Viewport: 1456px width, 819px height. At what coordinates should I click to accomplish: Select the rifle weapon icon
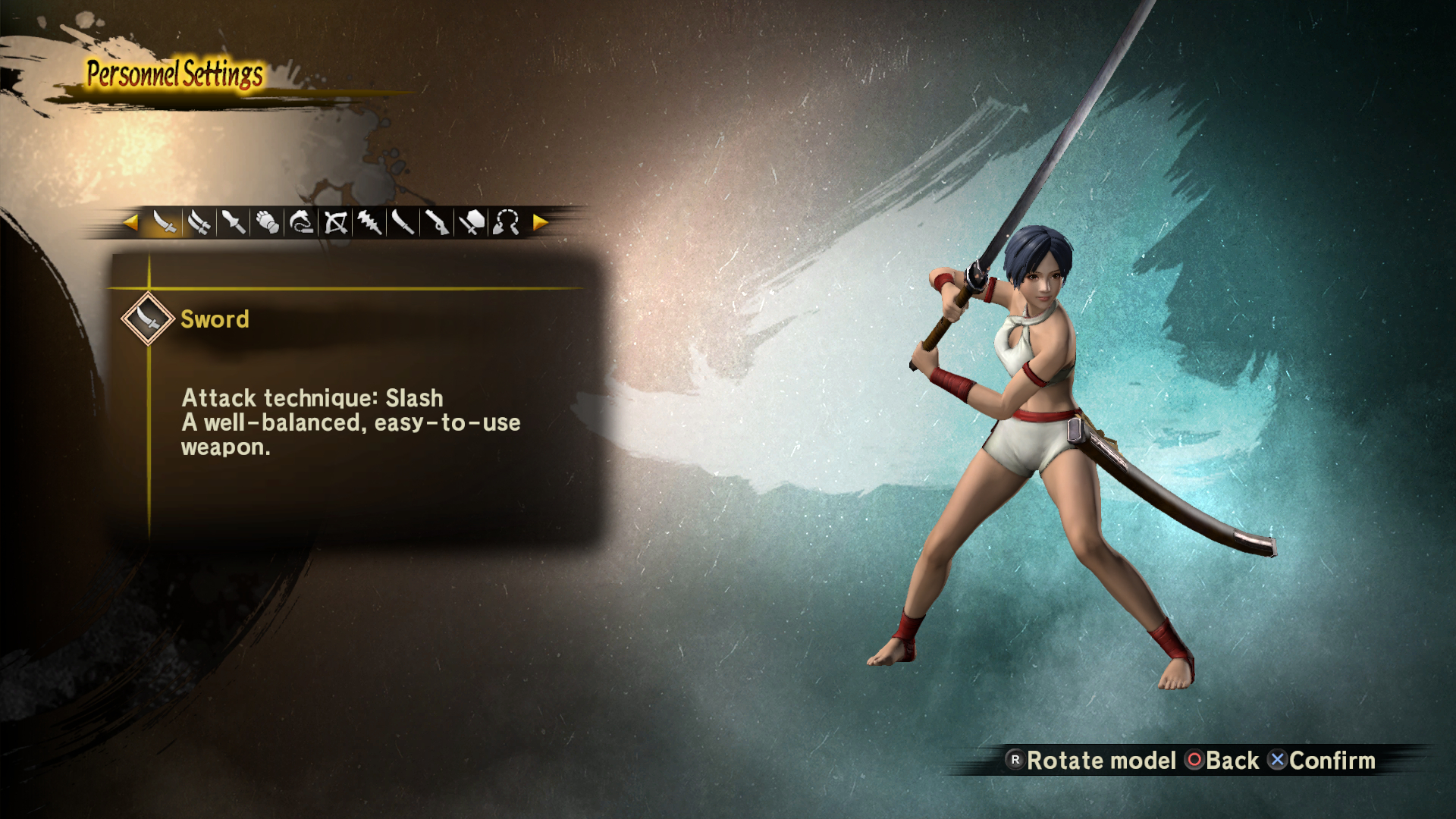[438, 222]
